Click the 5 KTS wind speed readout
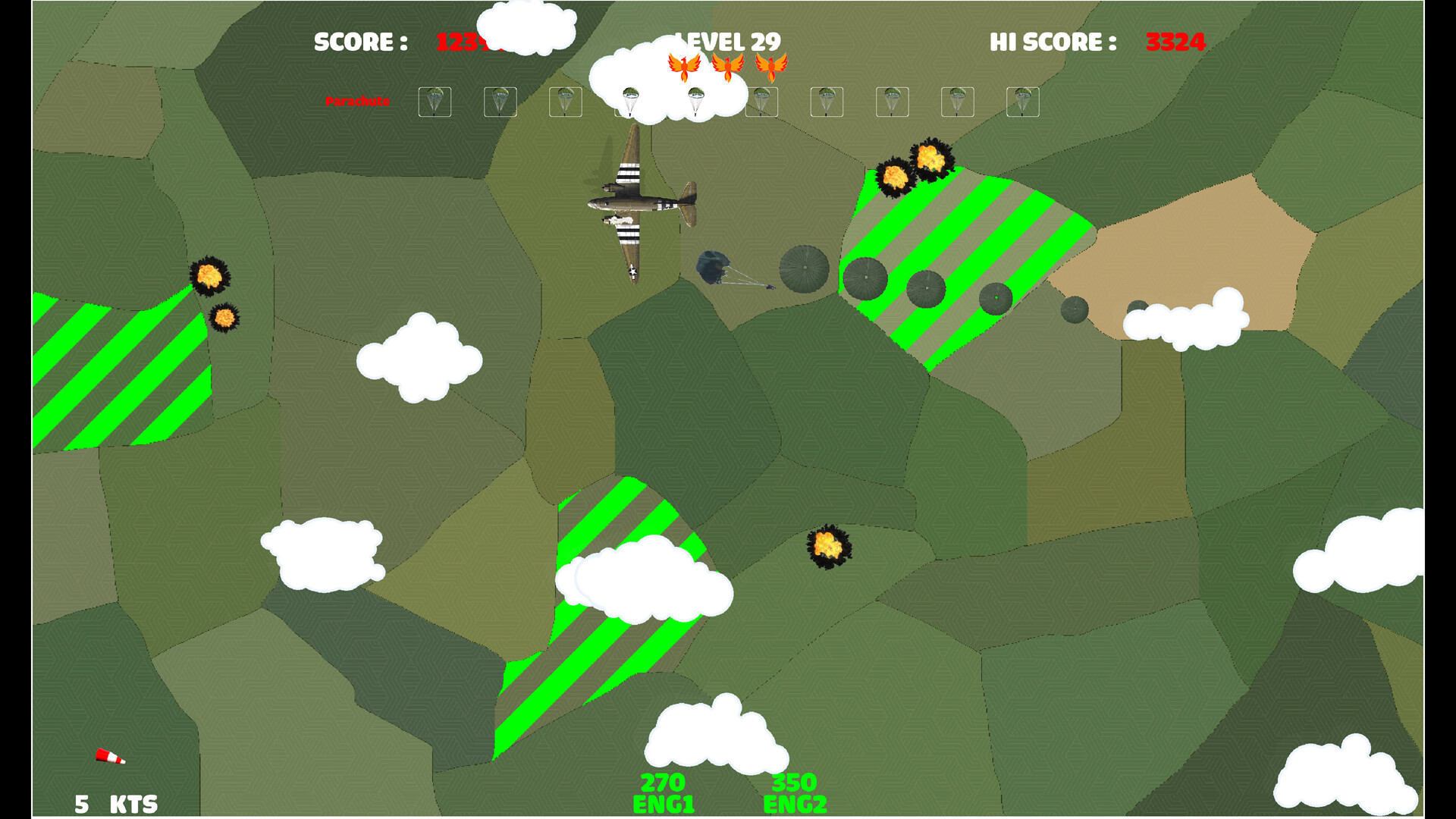The image size is (1456, 819). [116, 802]
